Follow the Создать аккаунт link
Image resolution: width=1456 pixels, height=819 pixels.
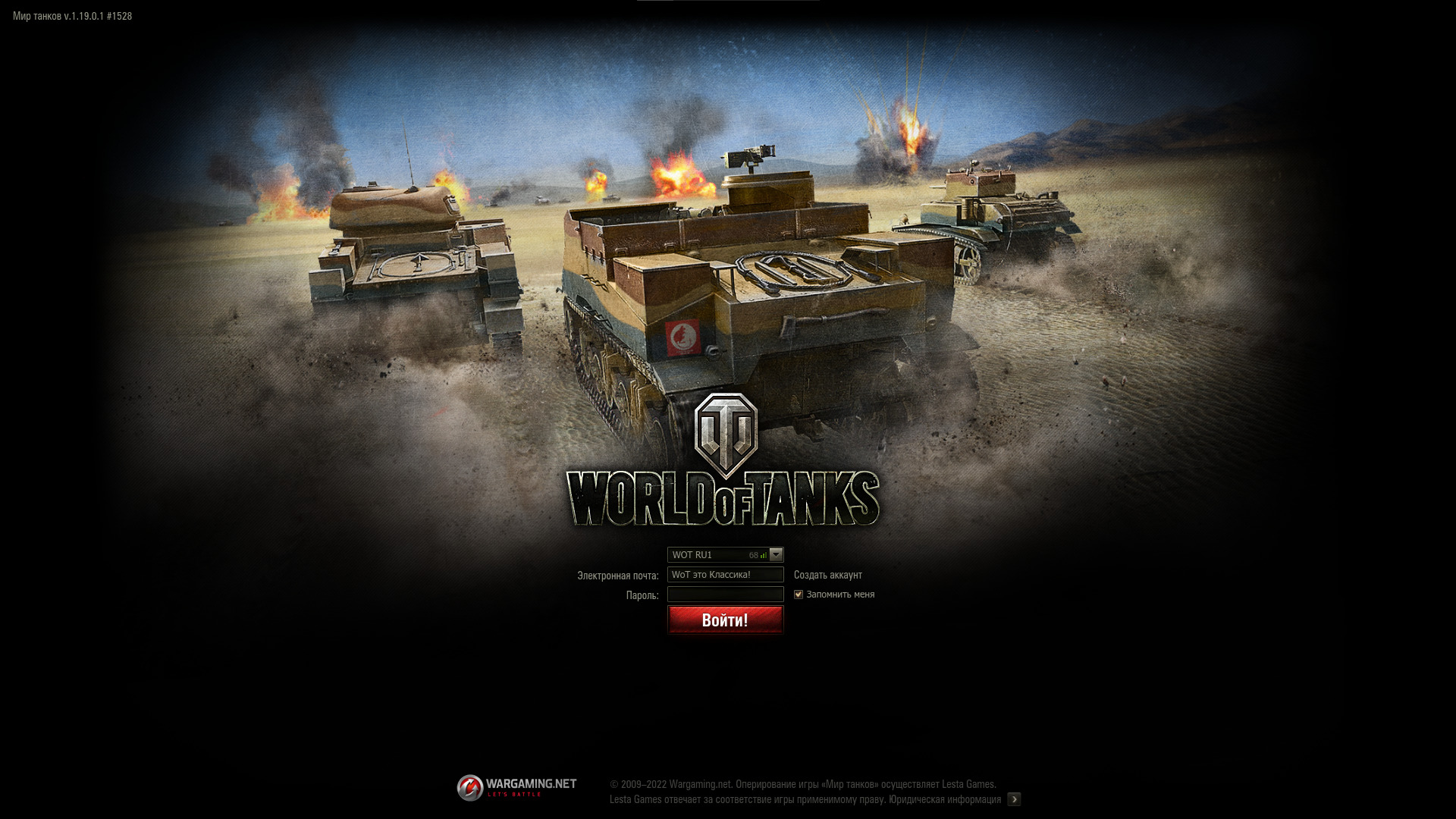(827, 575)
